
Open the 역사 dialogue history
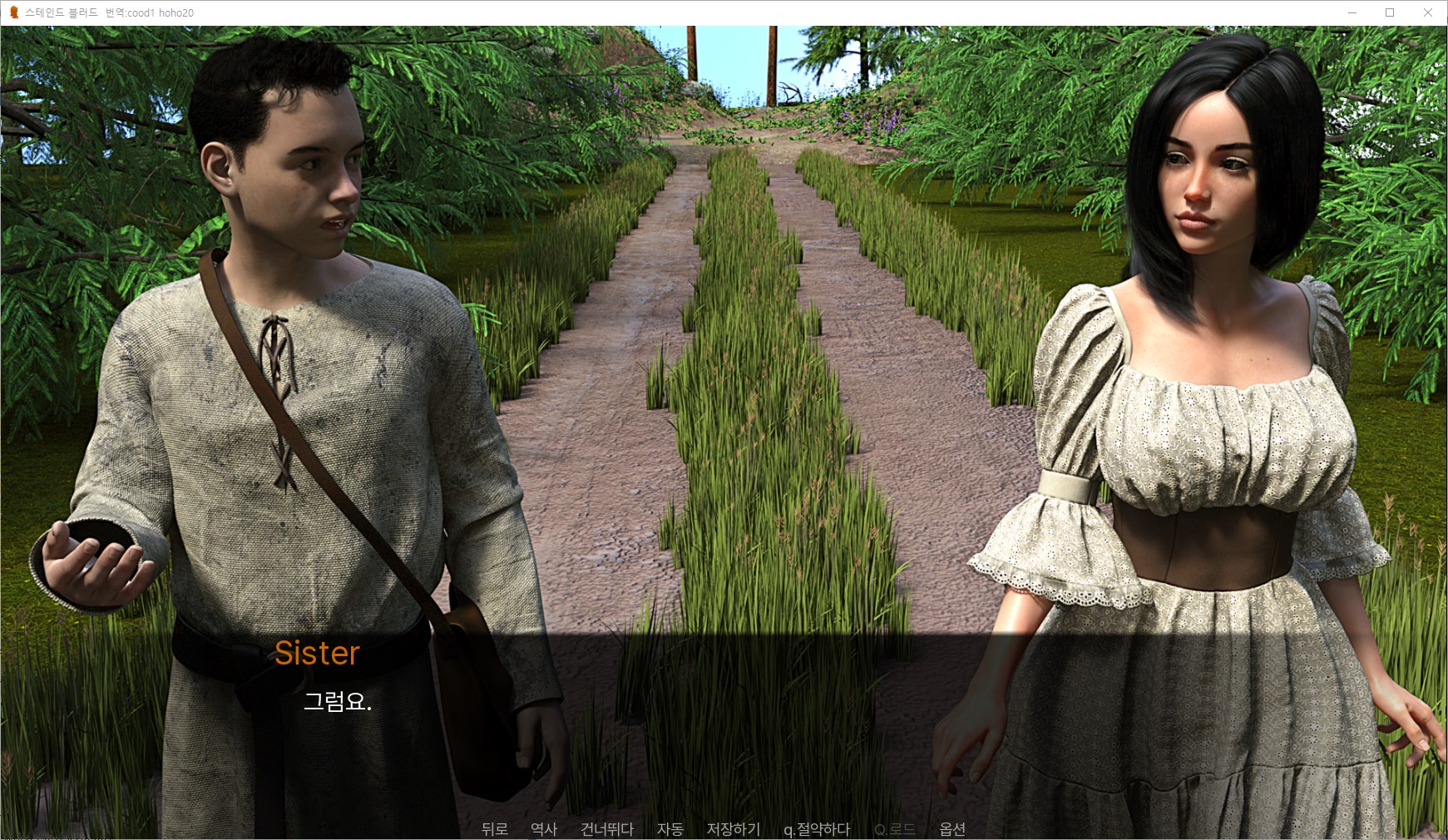544,828
